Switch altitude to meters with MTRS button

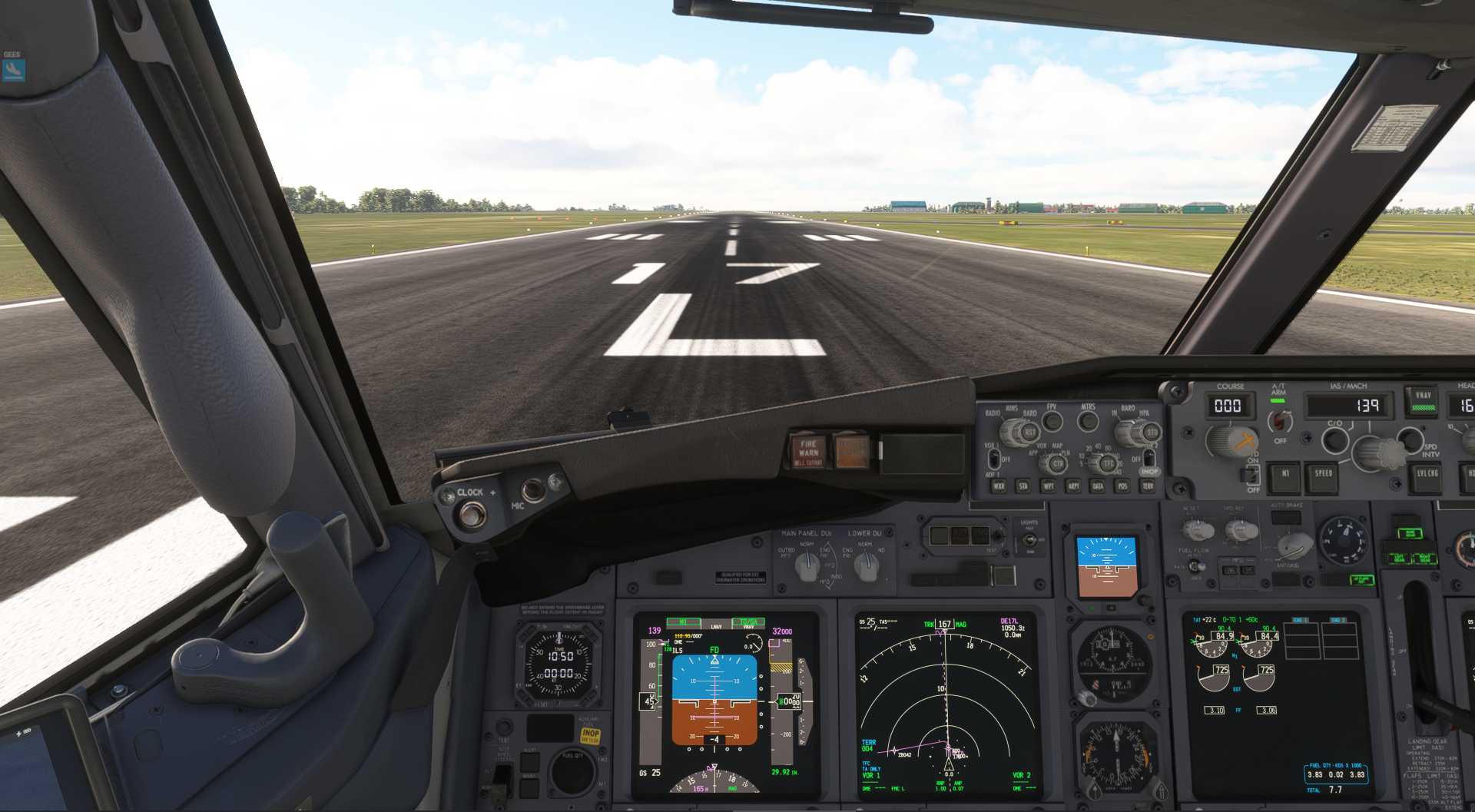tap(1088, 421)
